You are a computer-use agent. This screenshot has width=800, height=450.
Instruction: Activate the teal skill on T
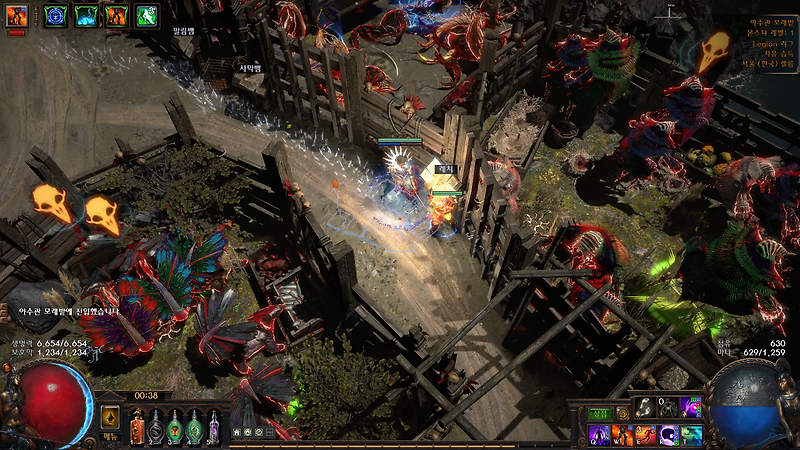tap(691, 435)
